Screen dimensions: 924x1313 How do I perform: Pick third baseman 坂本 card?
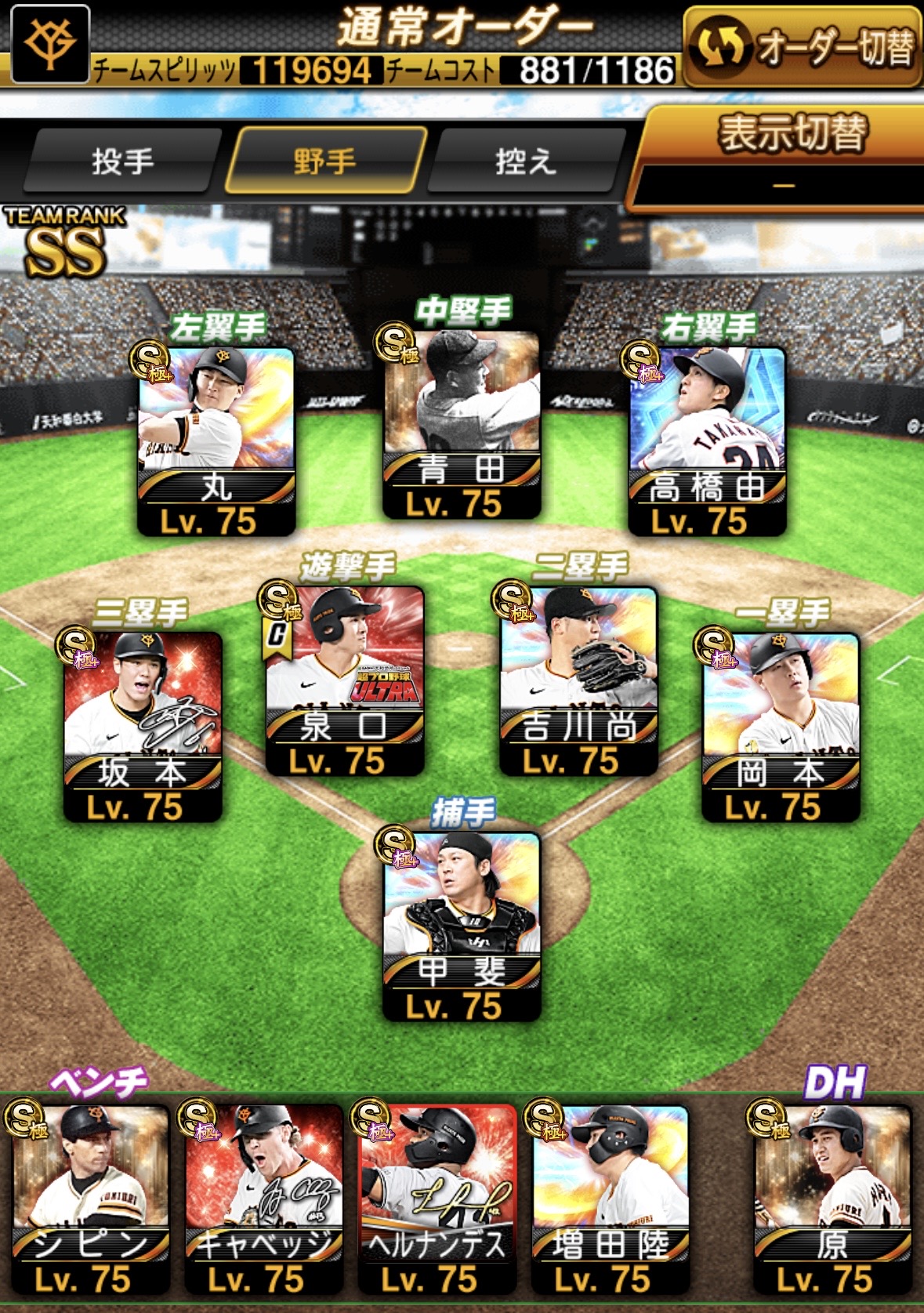[x=143, y=727]
